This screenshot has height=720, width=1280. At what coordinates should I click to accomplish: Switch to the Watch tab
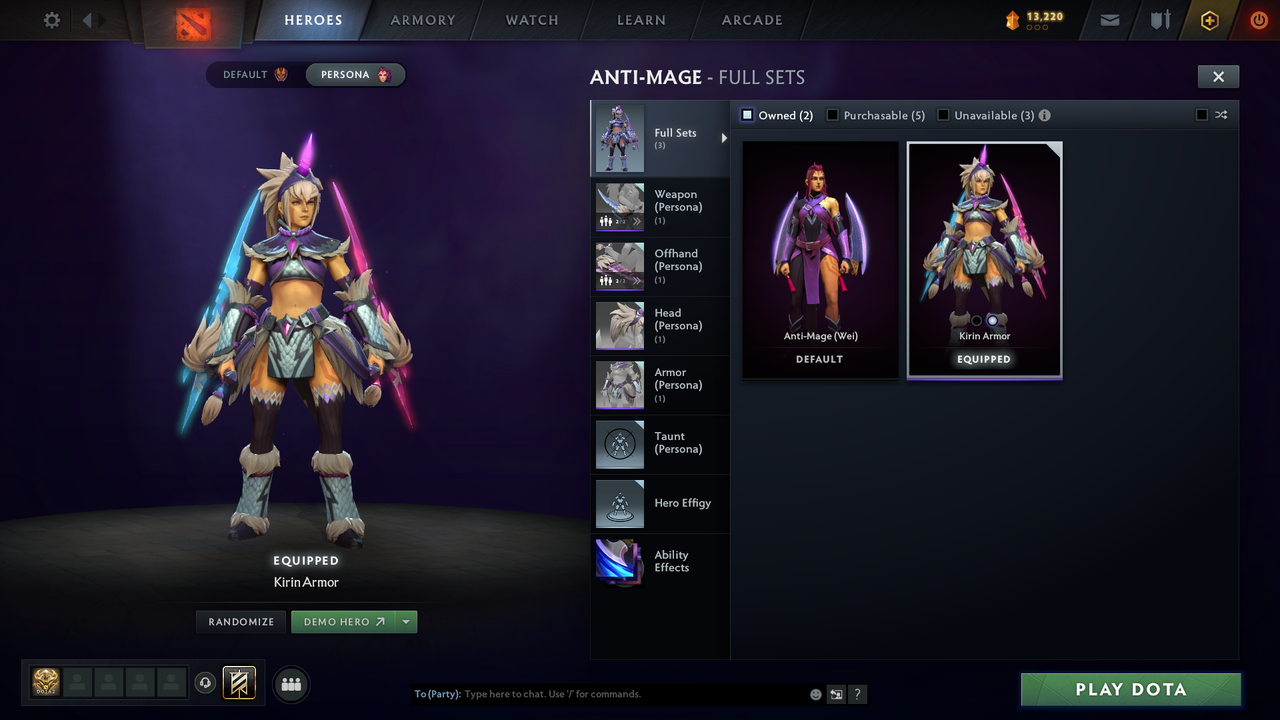click(x=531, y=20)
